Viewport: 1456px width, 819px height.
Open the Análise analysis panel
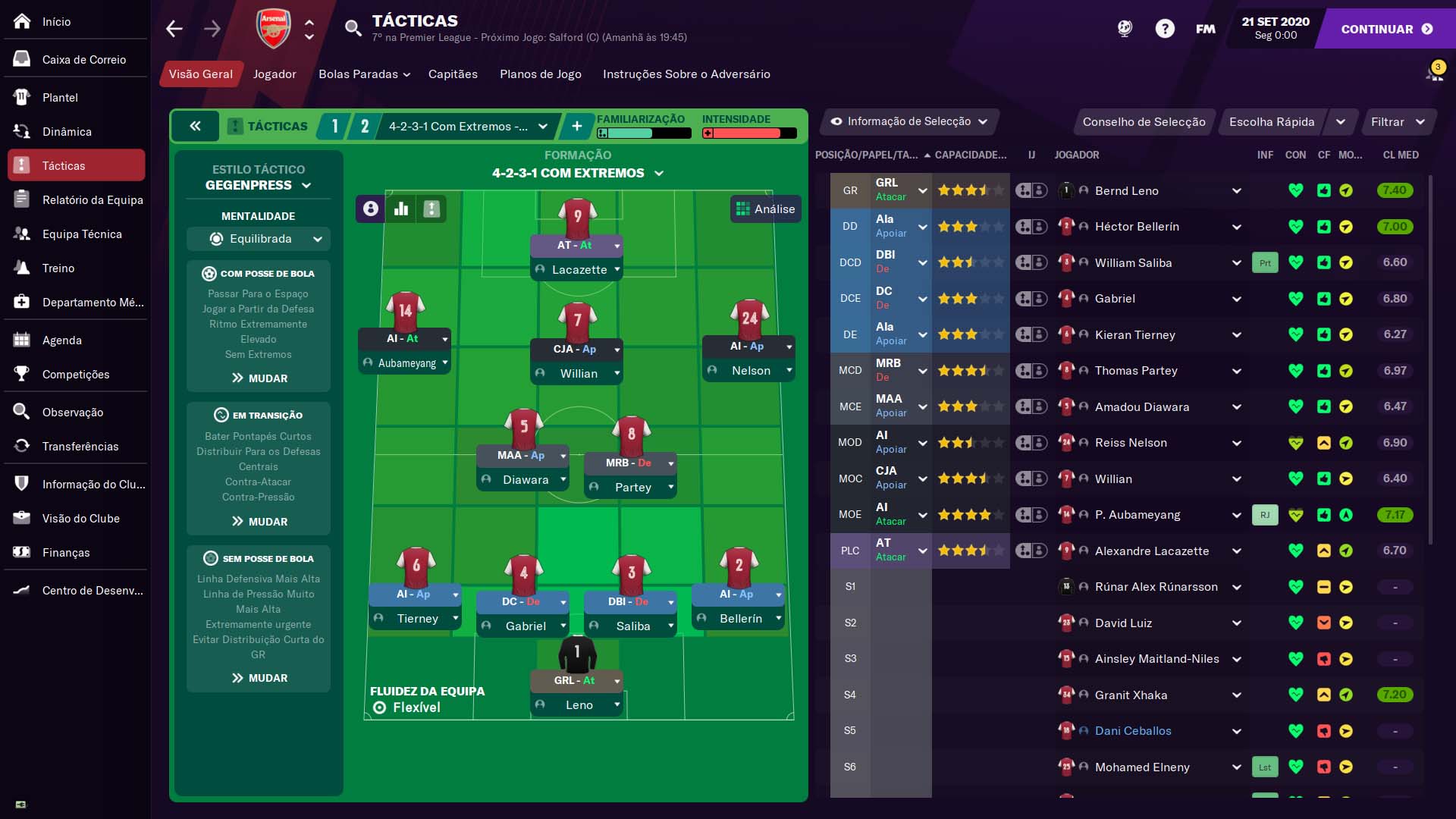(766, 209)
